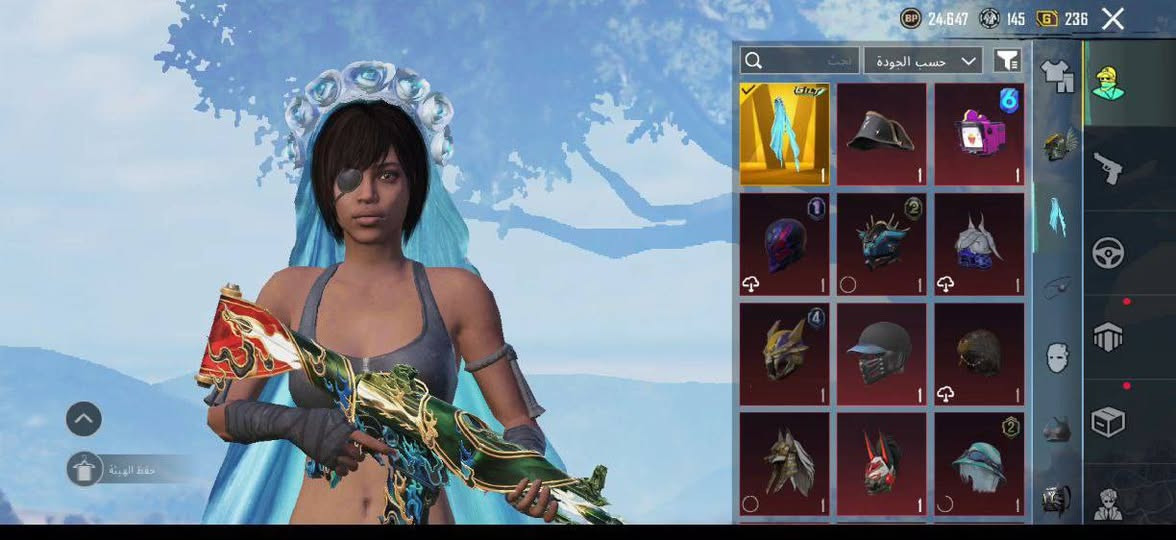Choose the teal bucket hat with goggles
1176x540 pixels.
coord(979,464)
